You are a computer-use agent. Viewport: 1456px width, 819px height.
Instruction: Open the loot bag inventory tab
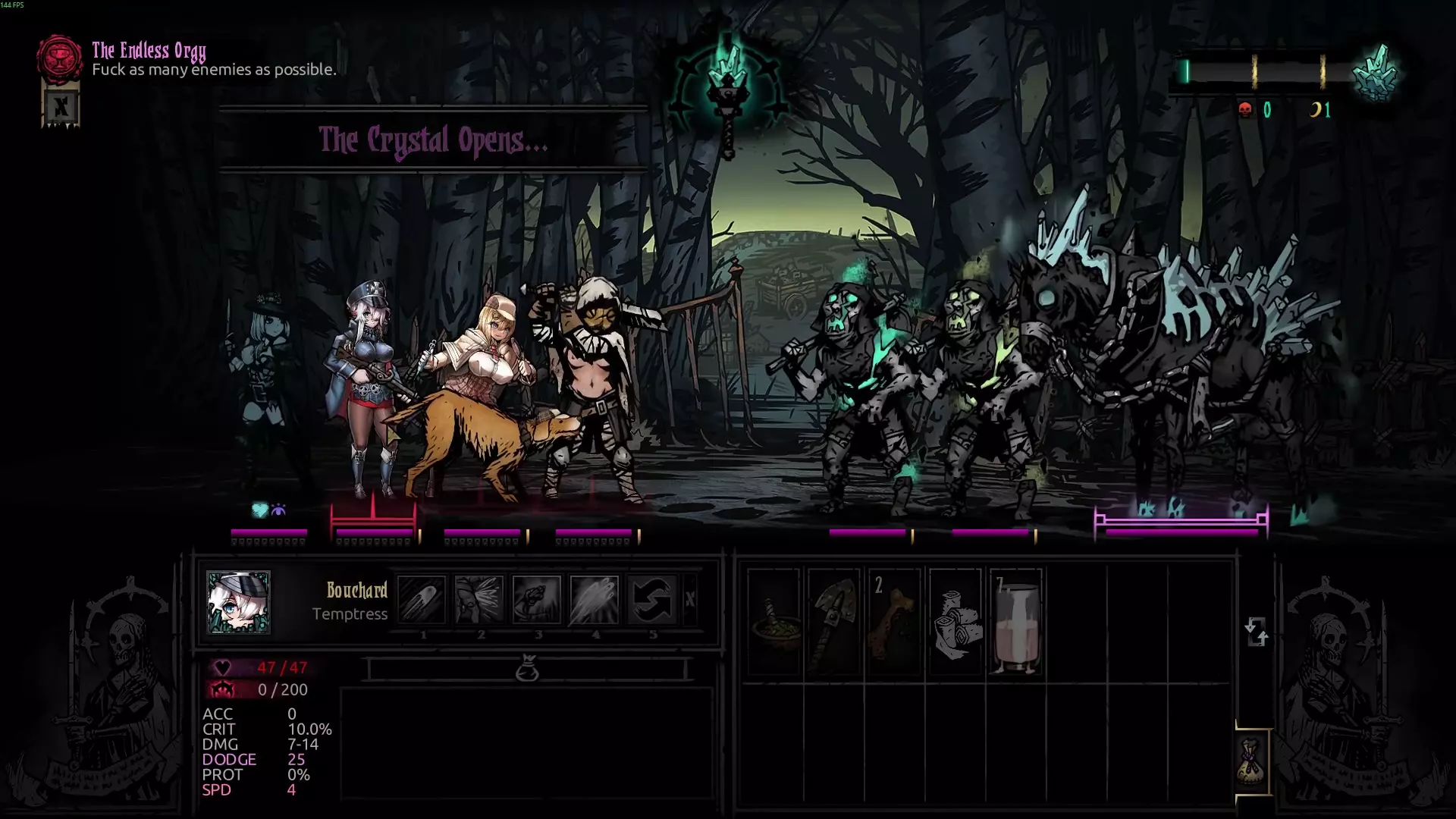click(1252, 762)
